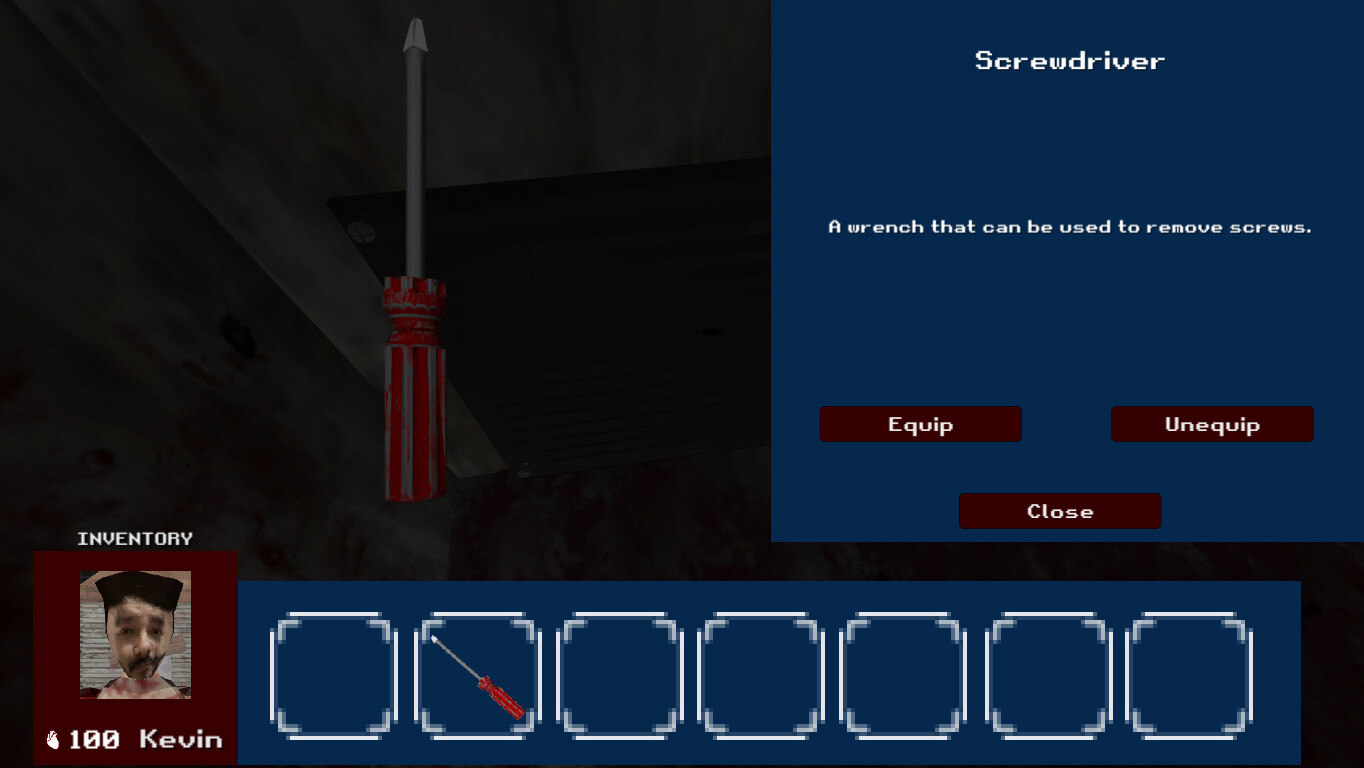Viewport: 1364px width, 768px height.
Task: Close the Screwdriver detail panel
Action: [x=1060, y=511]
